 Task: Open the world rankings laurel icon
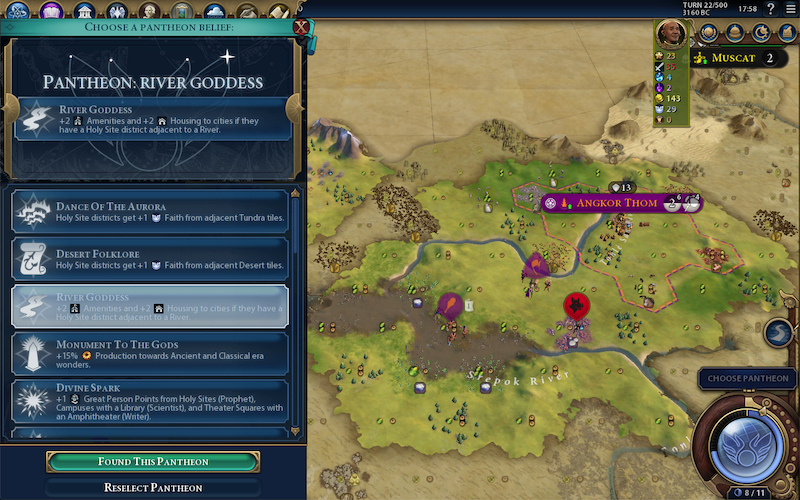(x=708, y=32)
